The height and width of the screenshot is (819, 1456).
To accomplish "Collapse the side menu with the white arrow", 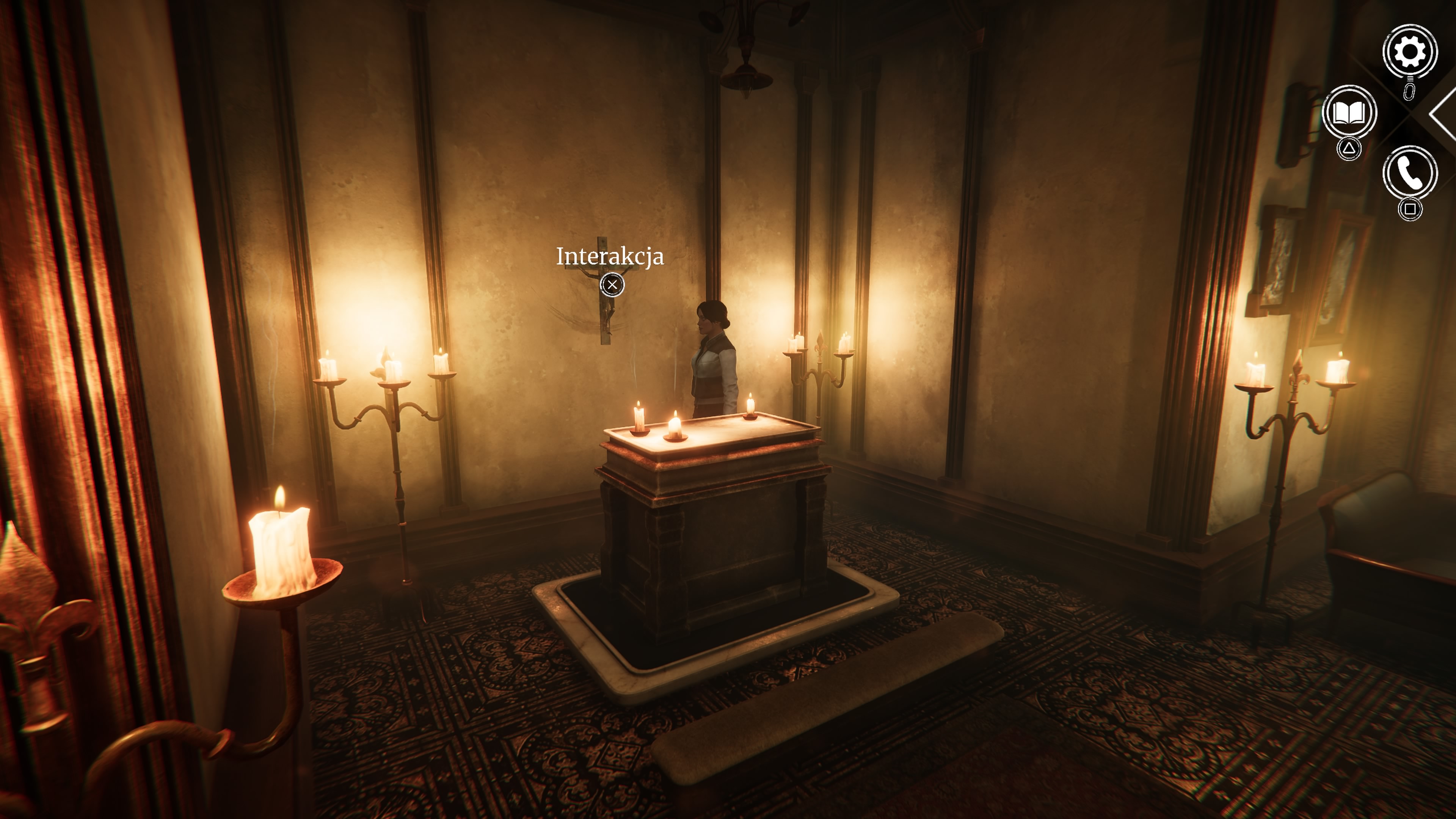I will click(1443, 114).
